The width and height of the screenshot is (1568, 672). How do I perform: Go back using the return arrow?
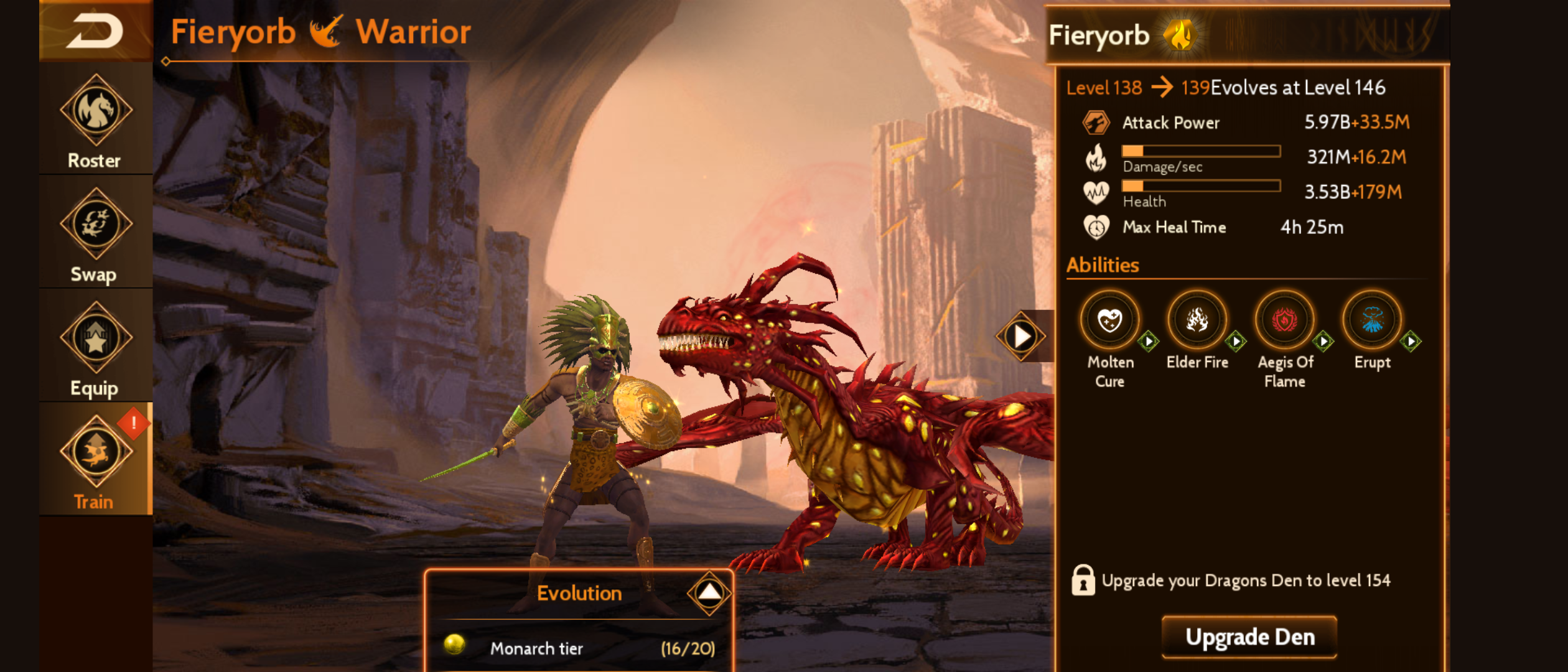pyautogui.click(x=95, y=31)
